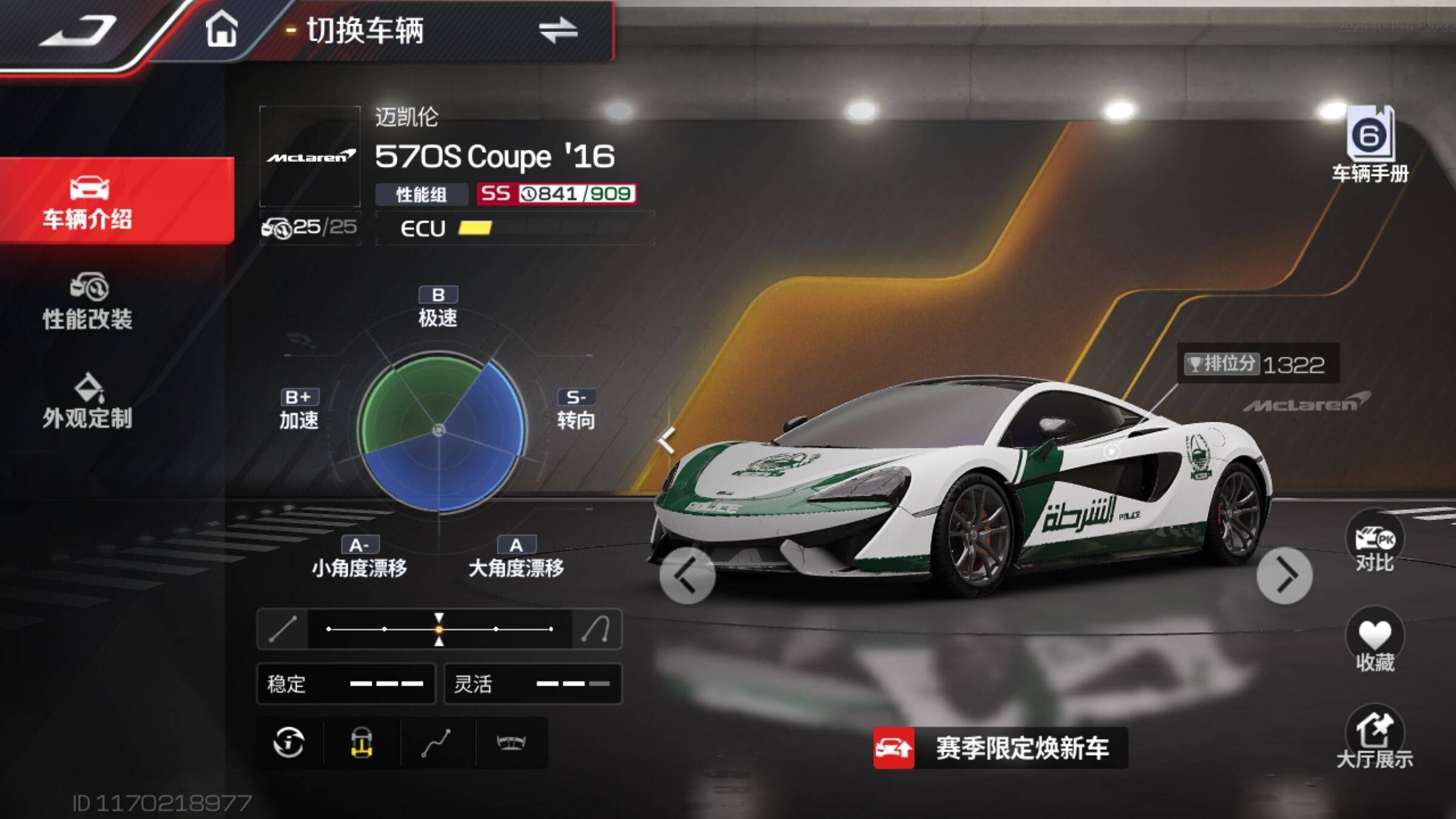1456x819 pixels.
Task: Open the 车辆手册 vehicle handbook
Action: pyautogui.click(x=1370, y=144)
